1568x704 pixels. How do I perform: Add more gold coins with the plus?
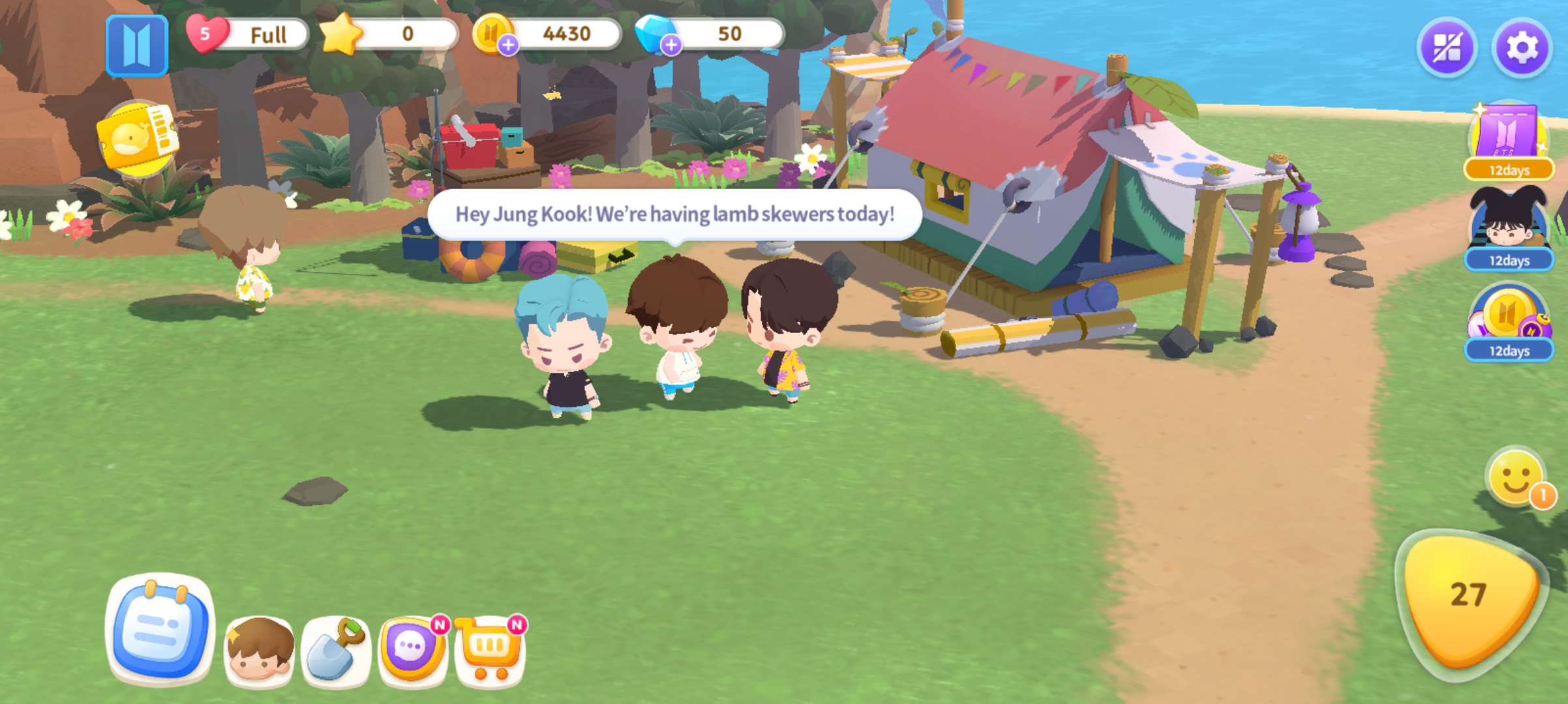508,45
